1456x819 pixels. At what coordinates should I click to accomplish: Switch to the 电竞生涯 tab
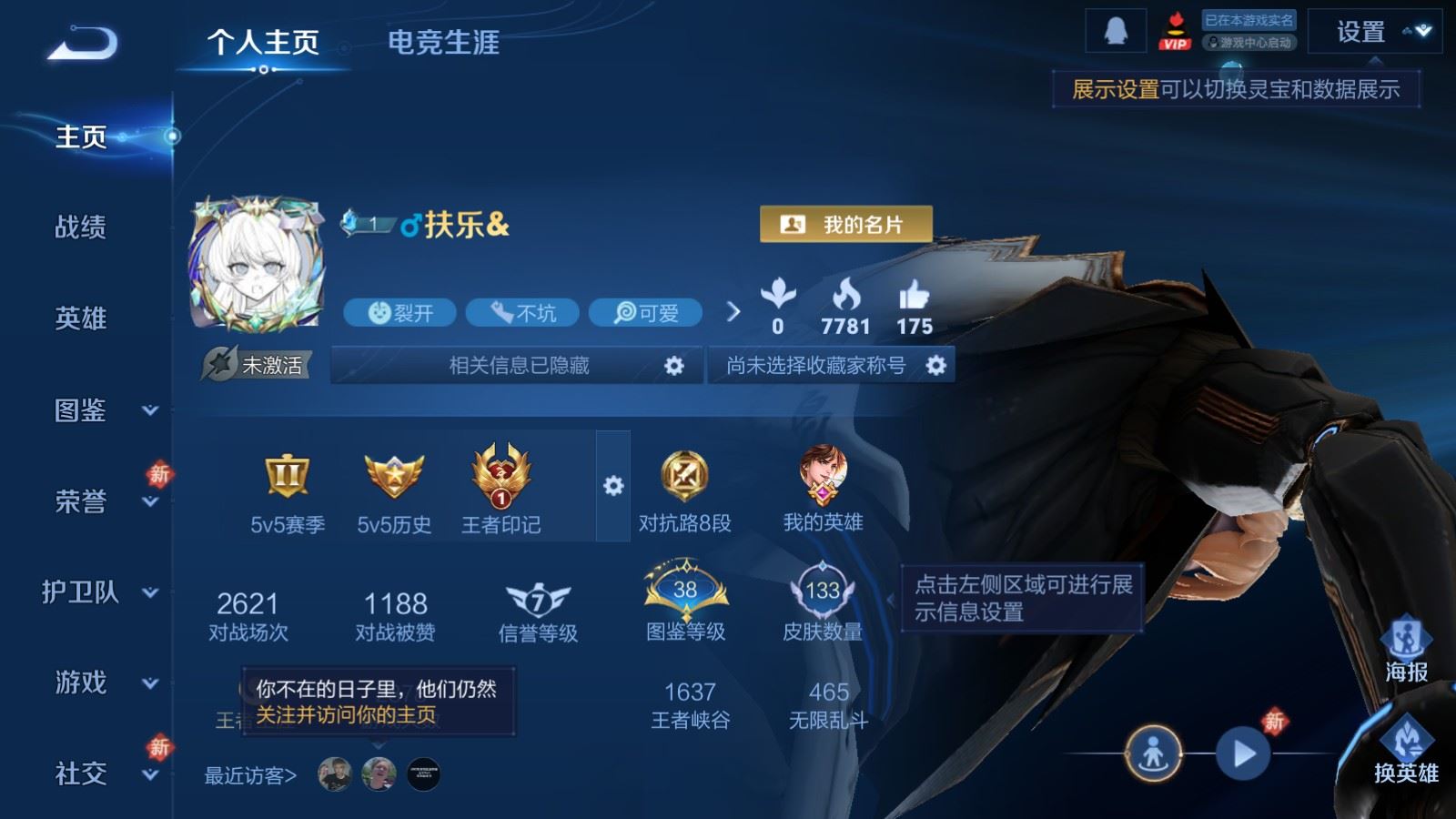pos(443,44)
